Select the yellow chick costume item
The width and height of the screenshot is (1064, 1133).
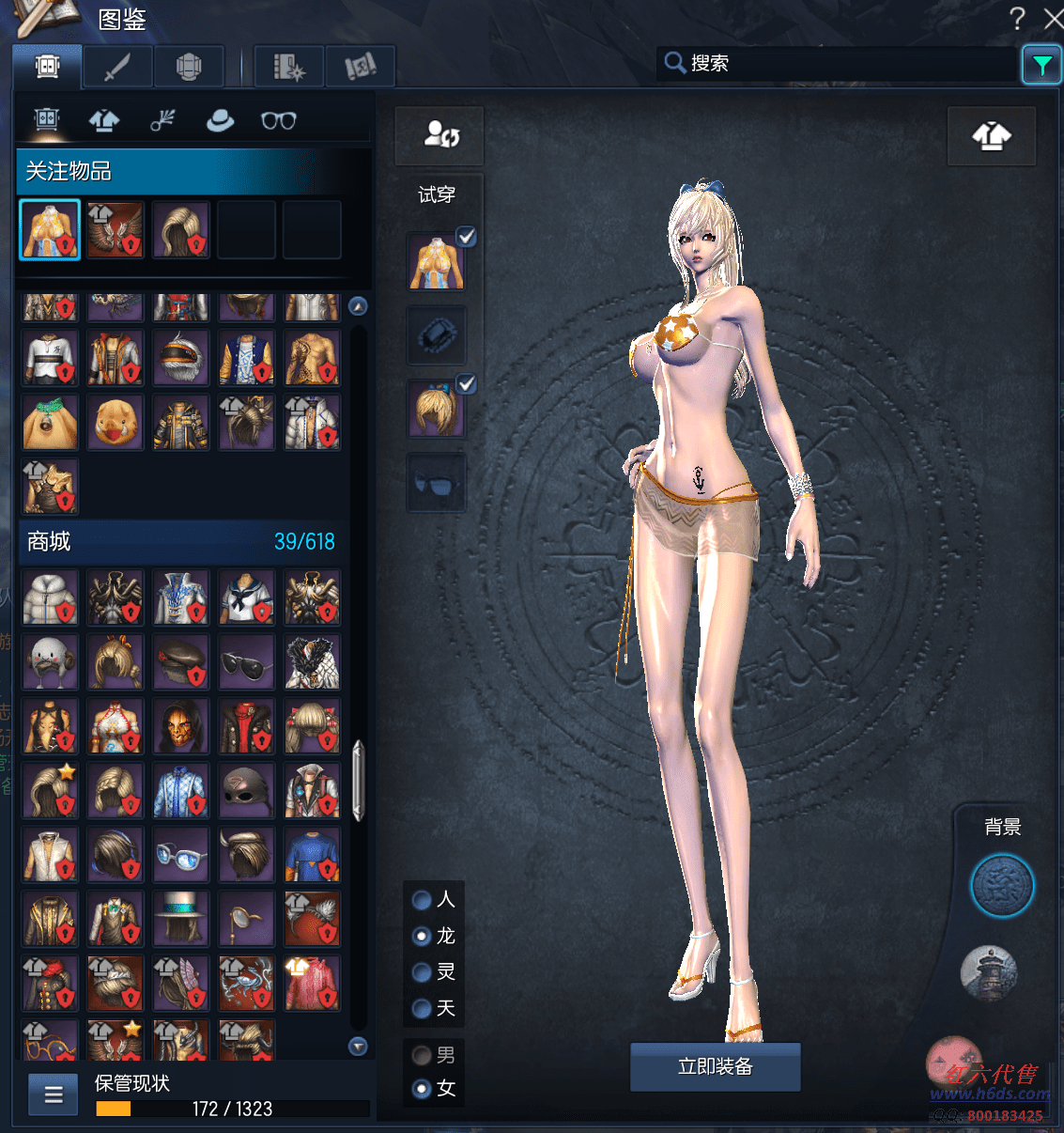116,423
